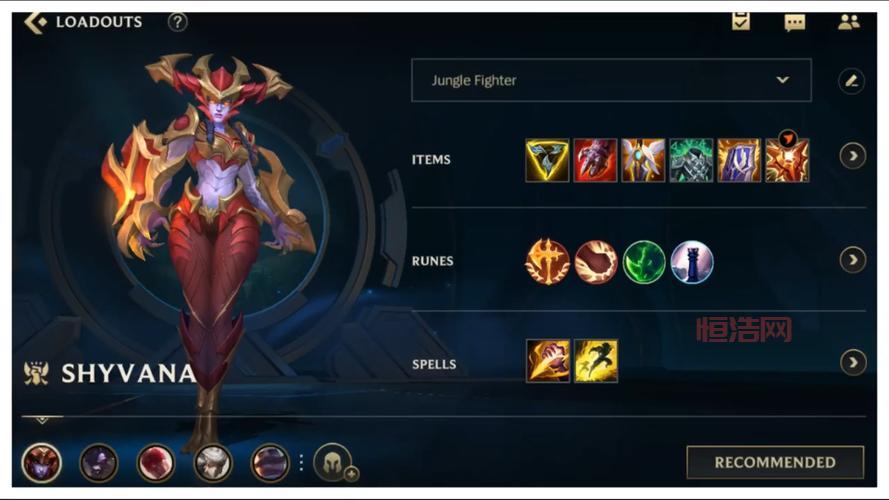Open the Spells section arrow
The image size is (889, 500).
852,362
